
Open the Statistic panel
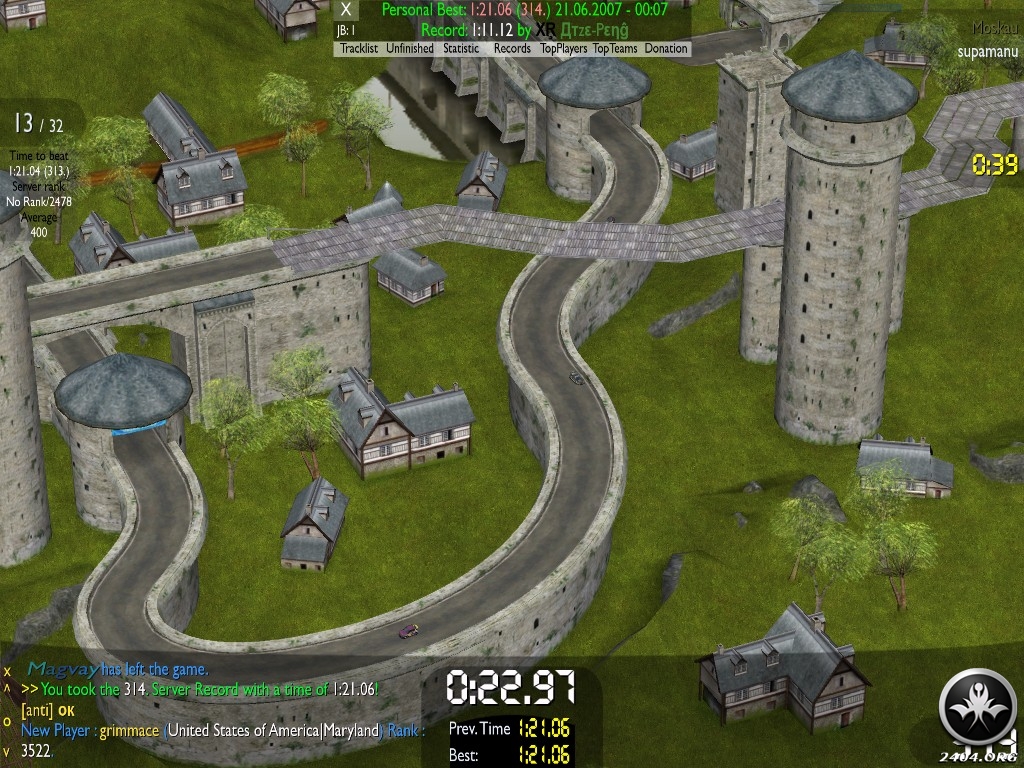462,48
